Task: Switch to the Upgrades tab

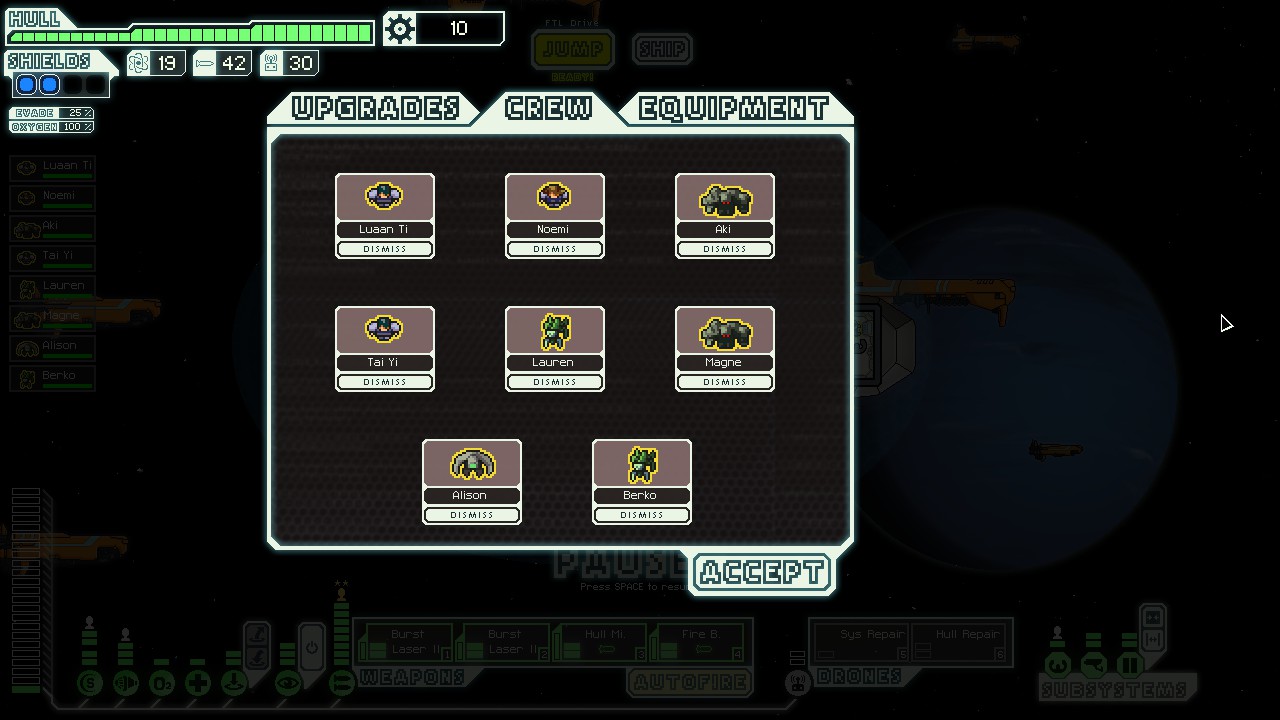Action: point(375,108)
